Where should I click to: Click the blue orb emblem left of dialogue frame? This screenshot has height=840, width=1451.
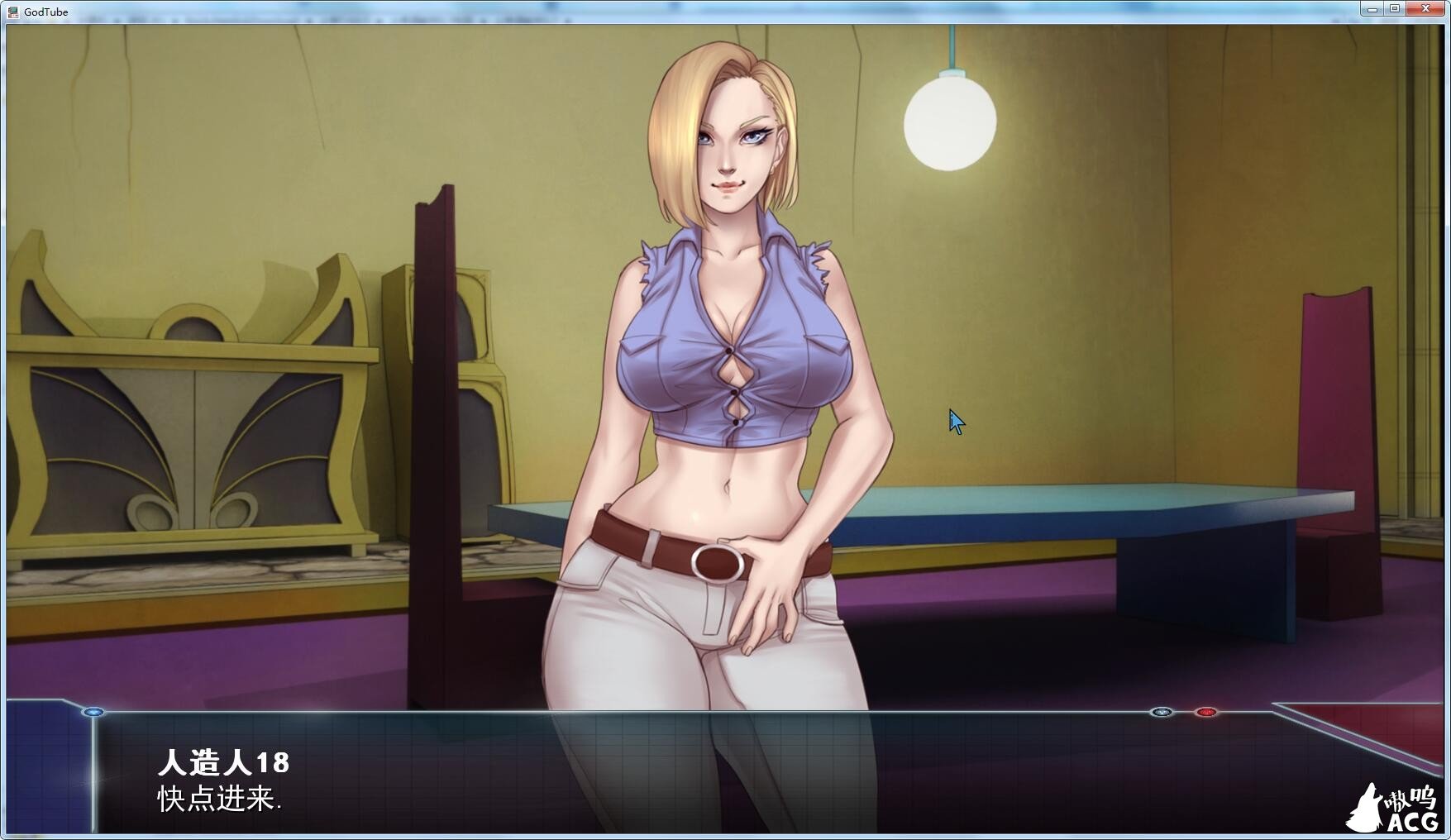click(x=93, y=712)
